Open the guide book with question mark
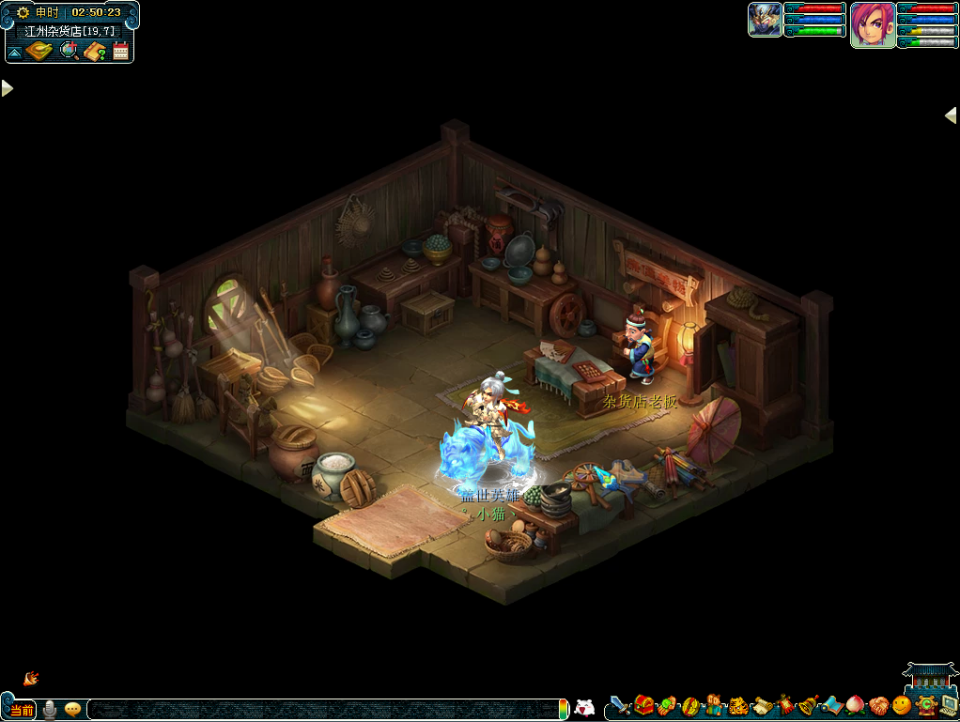 pyautogui.click(x=95, y=51)
